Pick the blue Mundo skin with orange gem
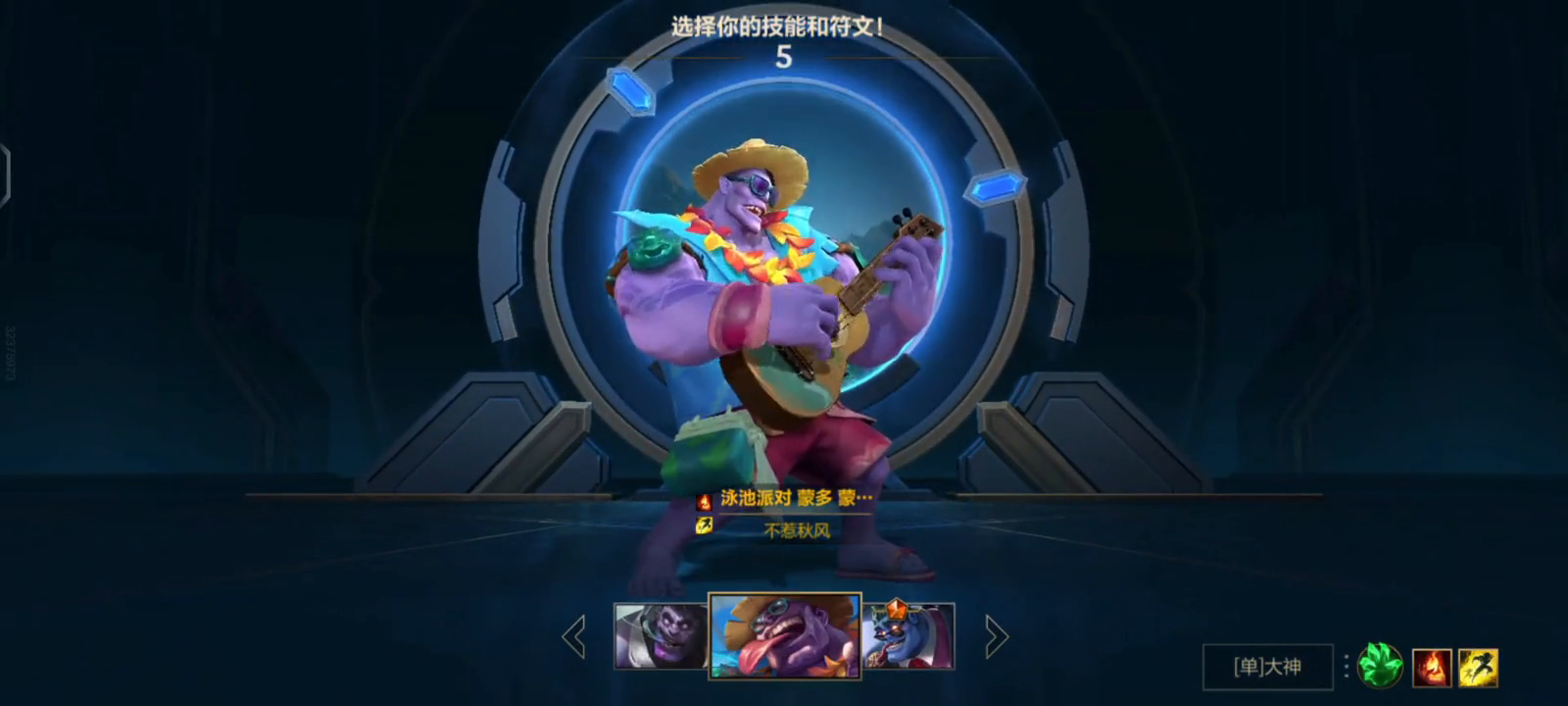This screenshot has height=706, width=1568. click(x=908, y=636)
